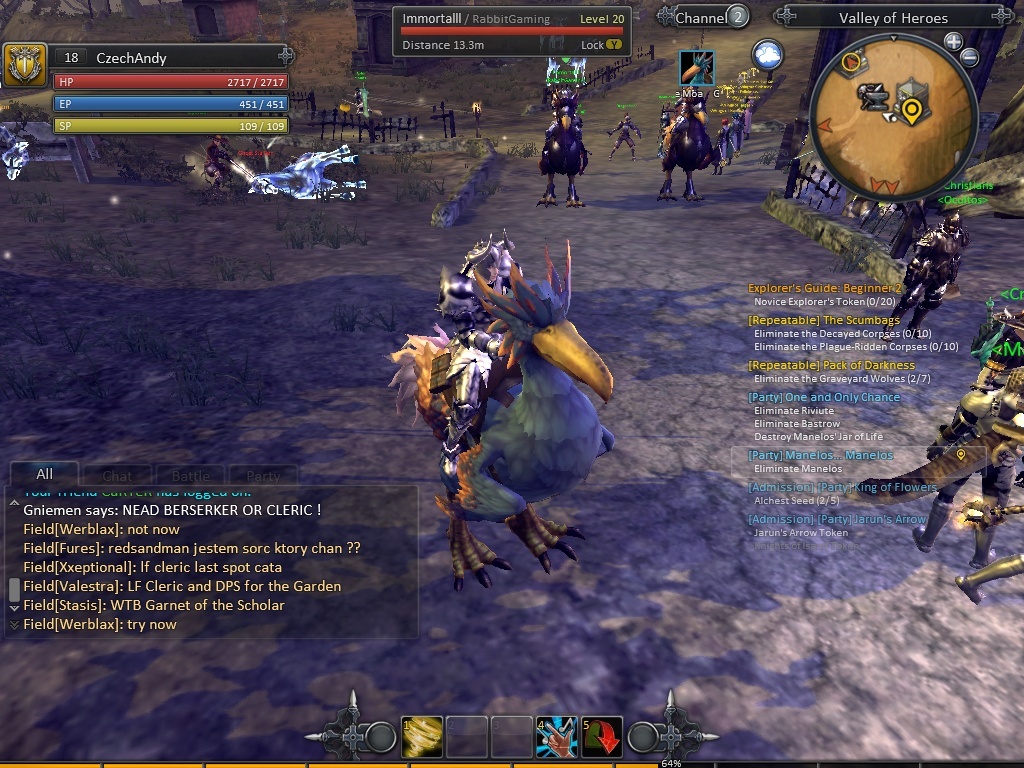1024x768 pixels.
Task: Activate the golden whirlwind skill in slot 1
Action: click(422, 738)
